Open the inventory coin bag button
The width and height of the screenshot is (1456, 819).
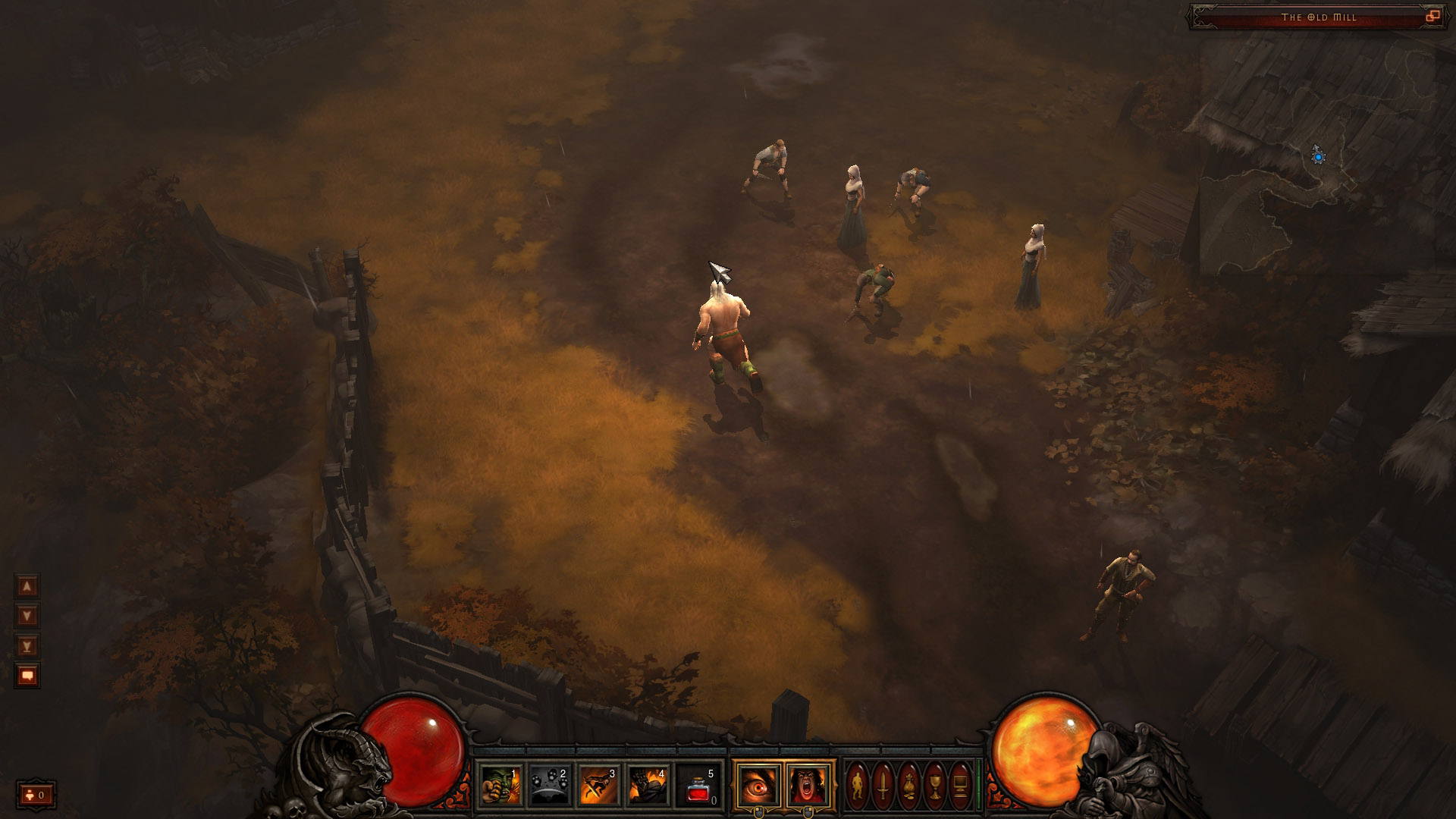pyautogui.click(x=909, y=785)
